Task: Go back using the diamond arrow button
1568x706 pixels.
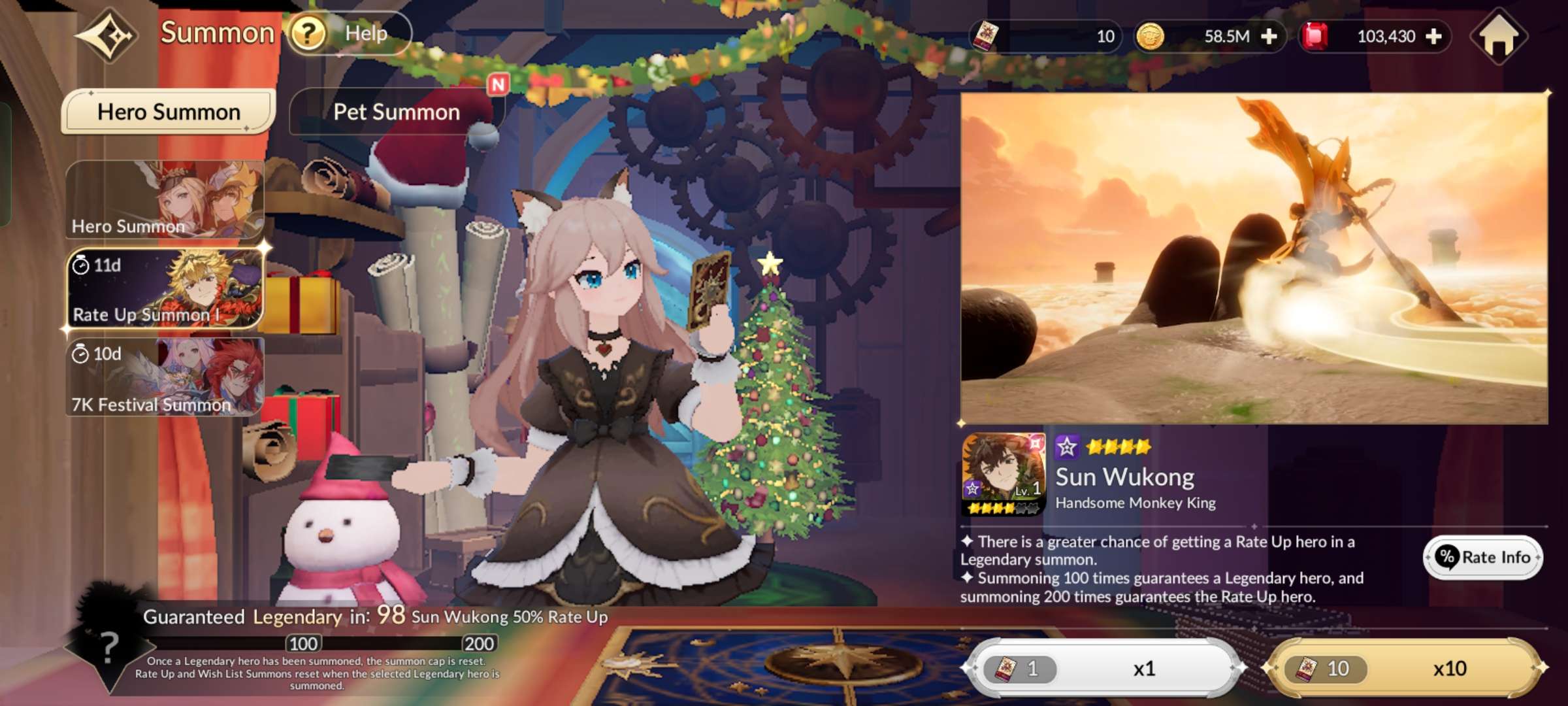Action: pos(108,35)
